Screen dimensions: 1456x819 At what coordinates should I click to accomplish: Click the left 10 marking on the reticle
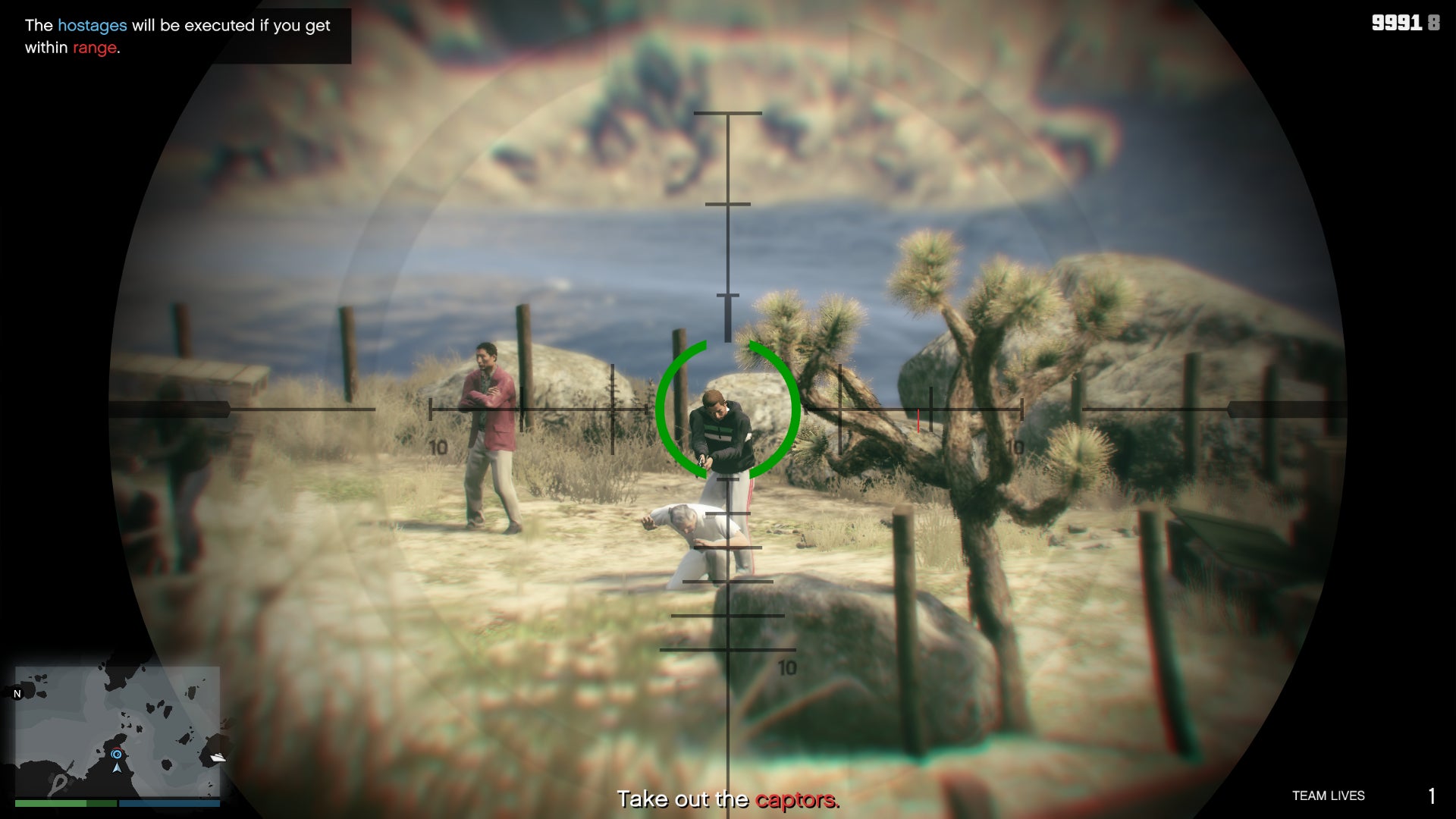pyautogui.click(x=438, y=447)
